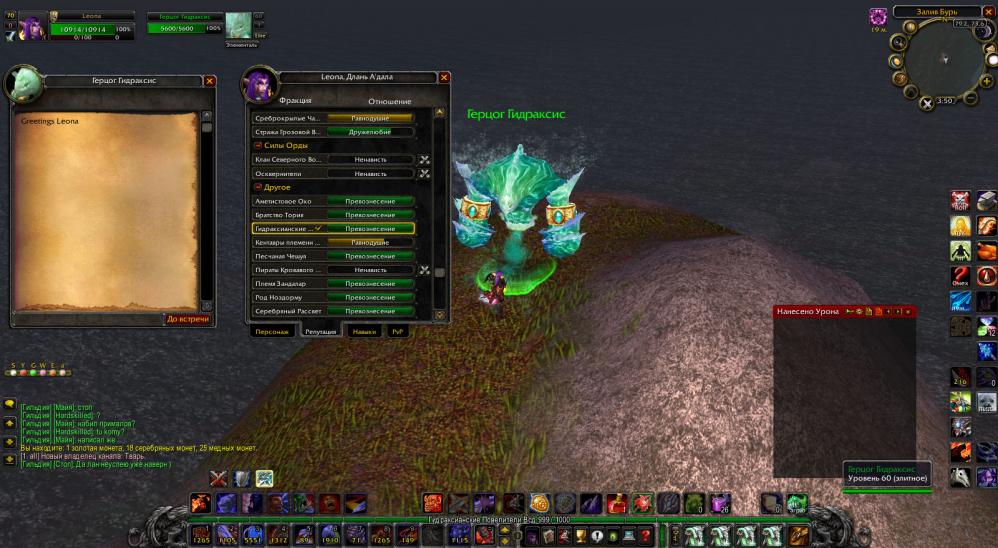Collapse the Другое faction group
This screenshot has height=548, width=998.
point(258,187)
